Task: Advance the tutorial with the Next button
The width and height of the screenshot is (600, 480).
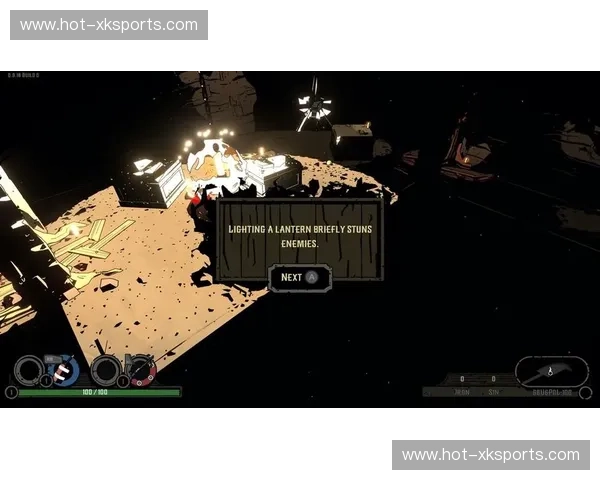Action: pos(299,277)
